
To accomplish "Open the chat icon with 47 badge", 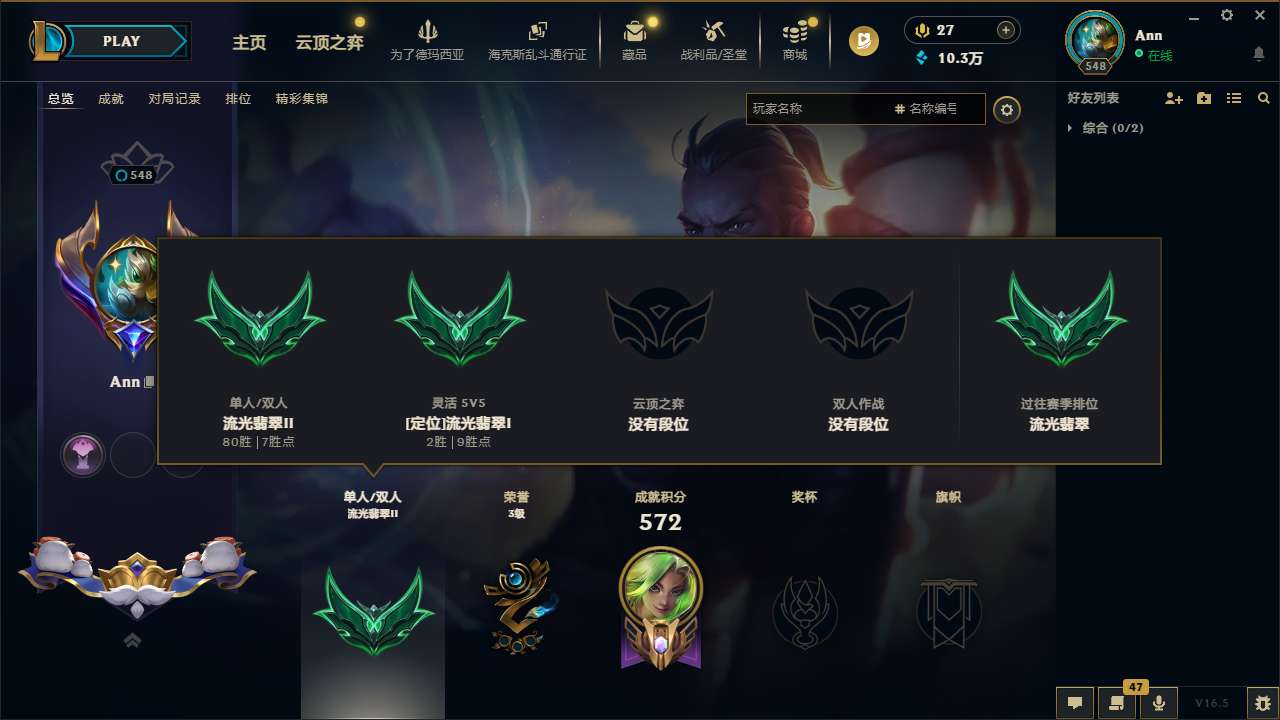I will 1117,702.
